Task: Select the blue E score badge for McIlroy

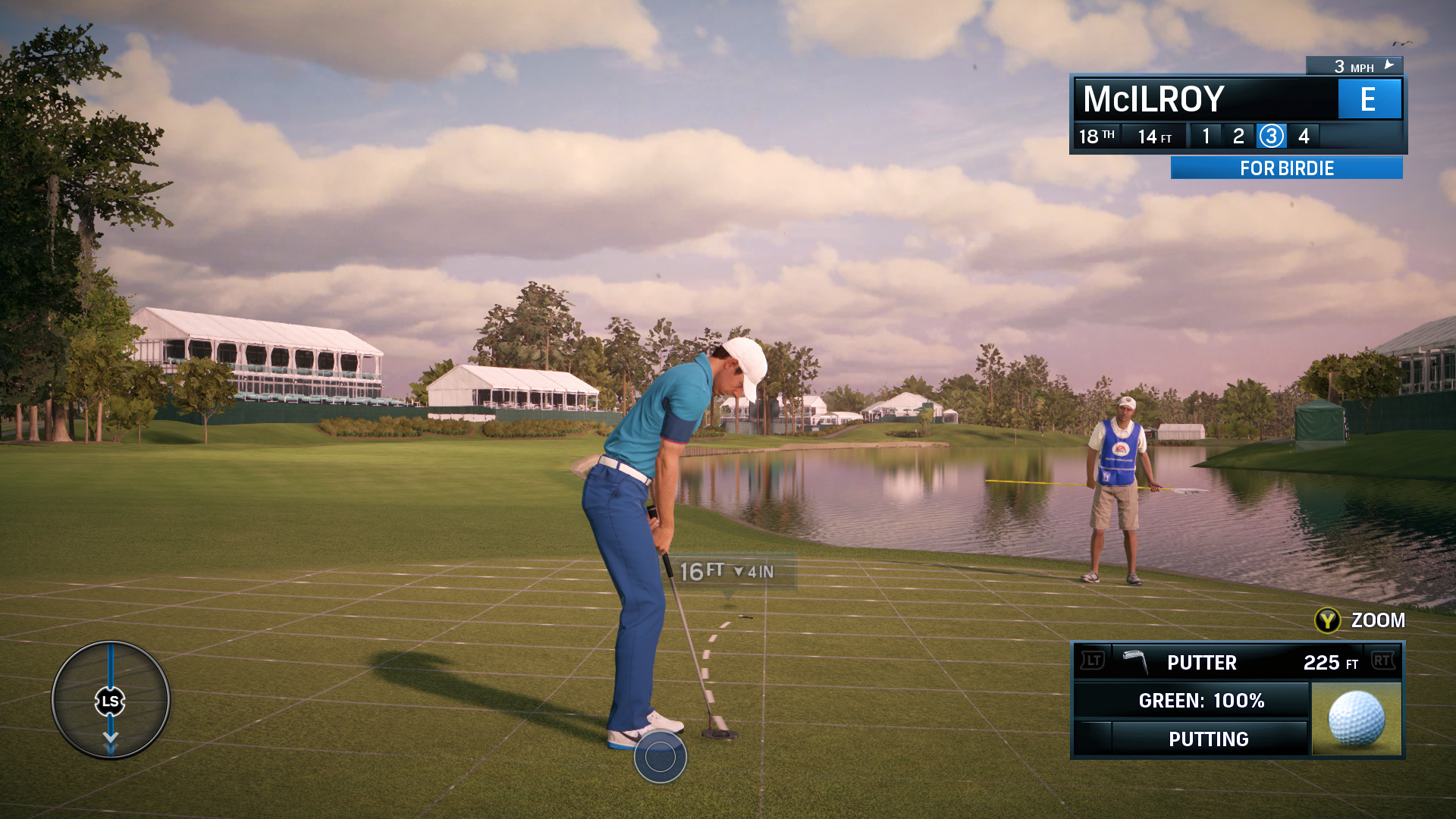Action: click(1370, 99)
